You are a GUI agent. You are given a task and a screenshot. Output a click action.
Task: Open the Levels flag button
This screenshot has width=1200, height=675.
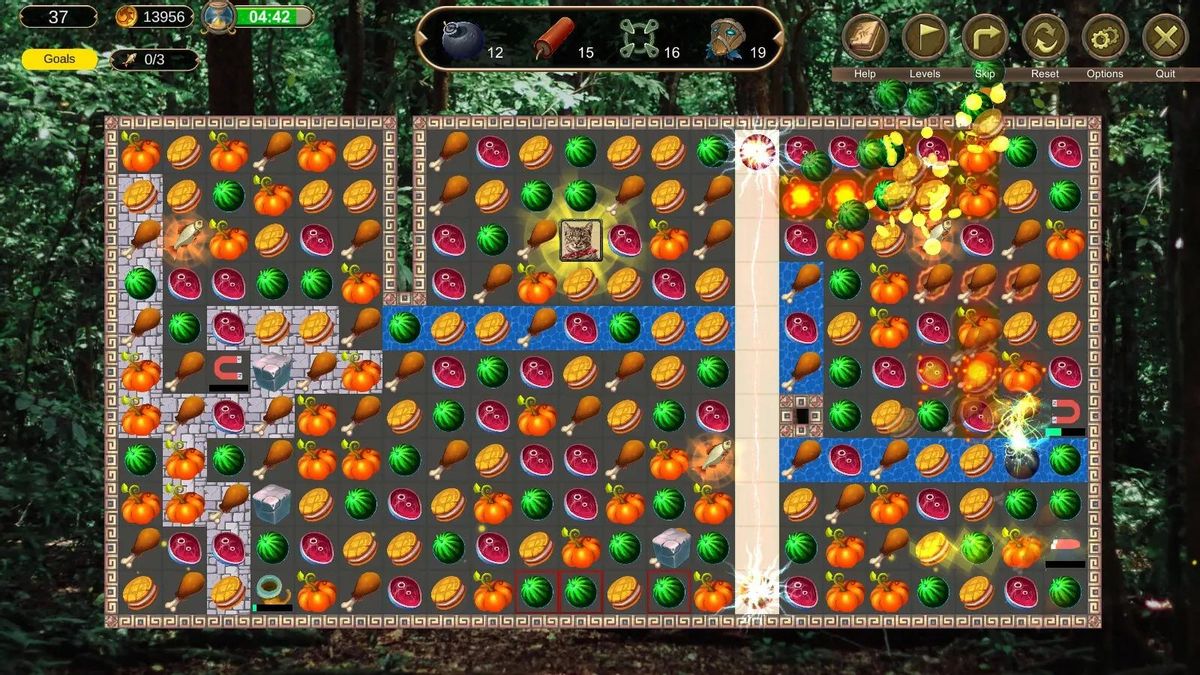tap(925, 39)
